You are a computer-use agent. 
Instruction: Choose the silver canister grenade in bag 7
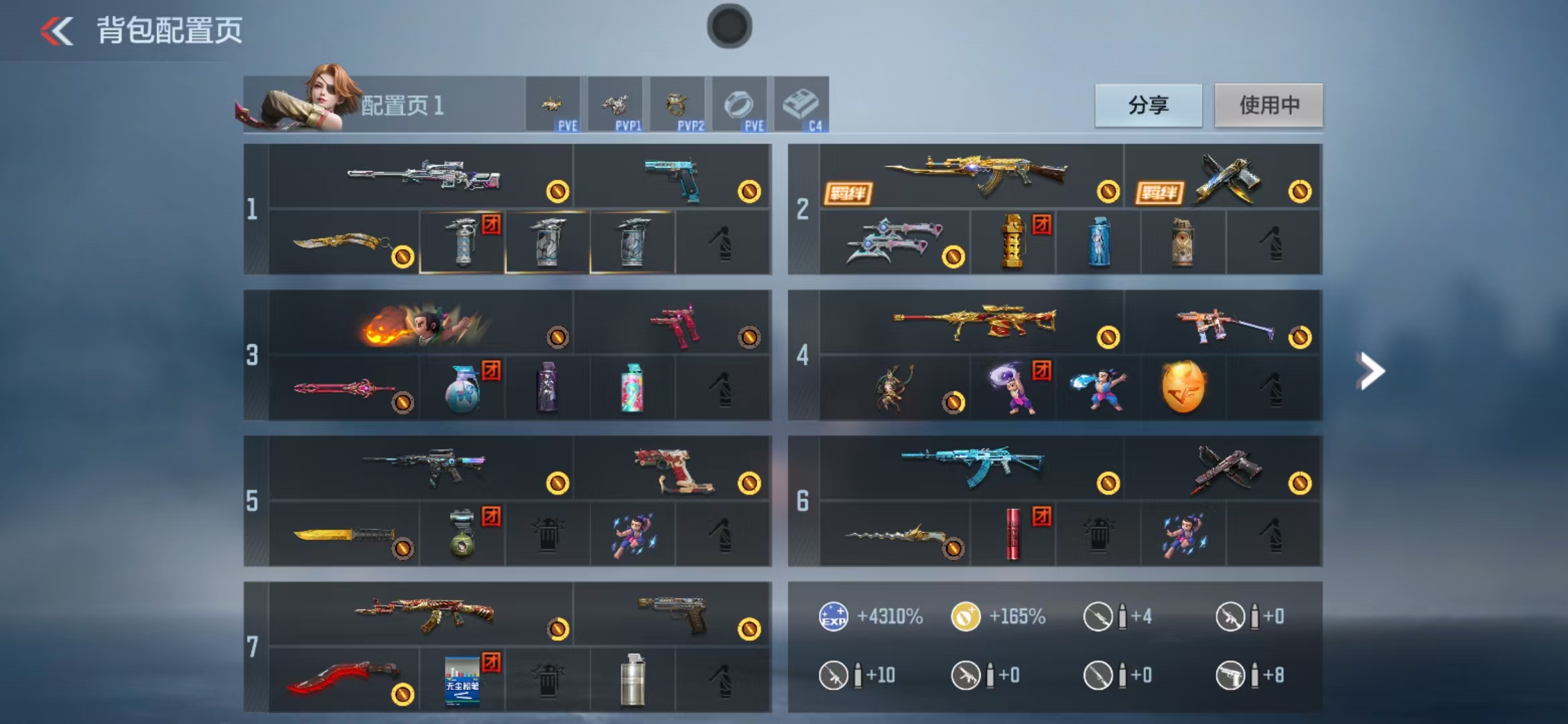click(x=632, y=680)
